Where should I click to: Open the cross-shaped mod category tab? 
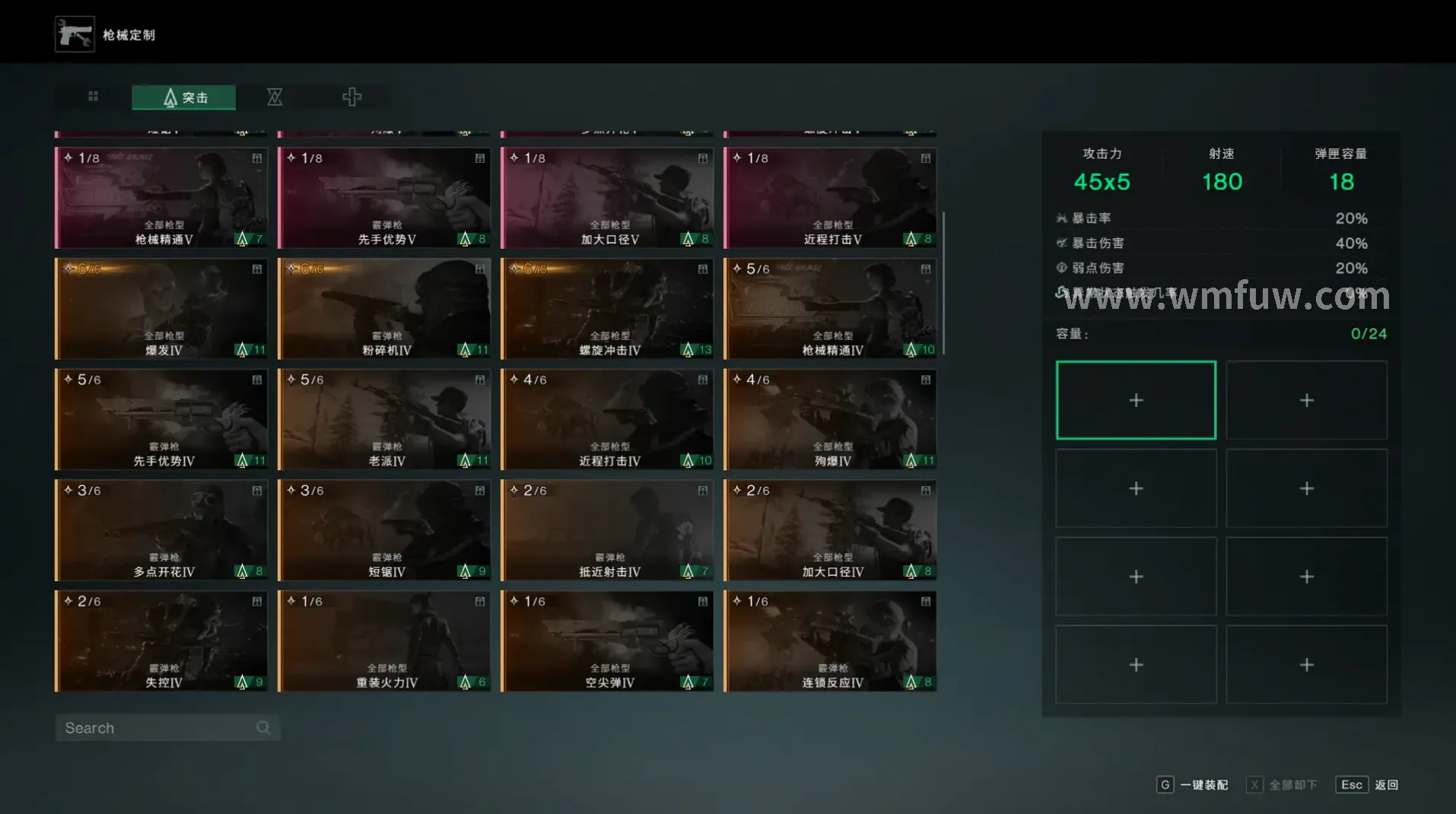pyautogui.click(x=351, y=97)
